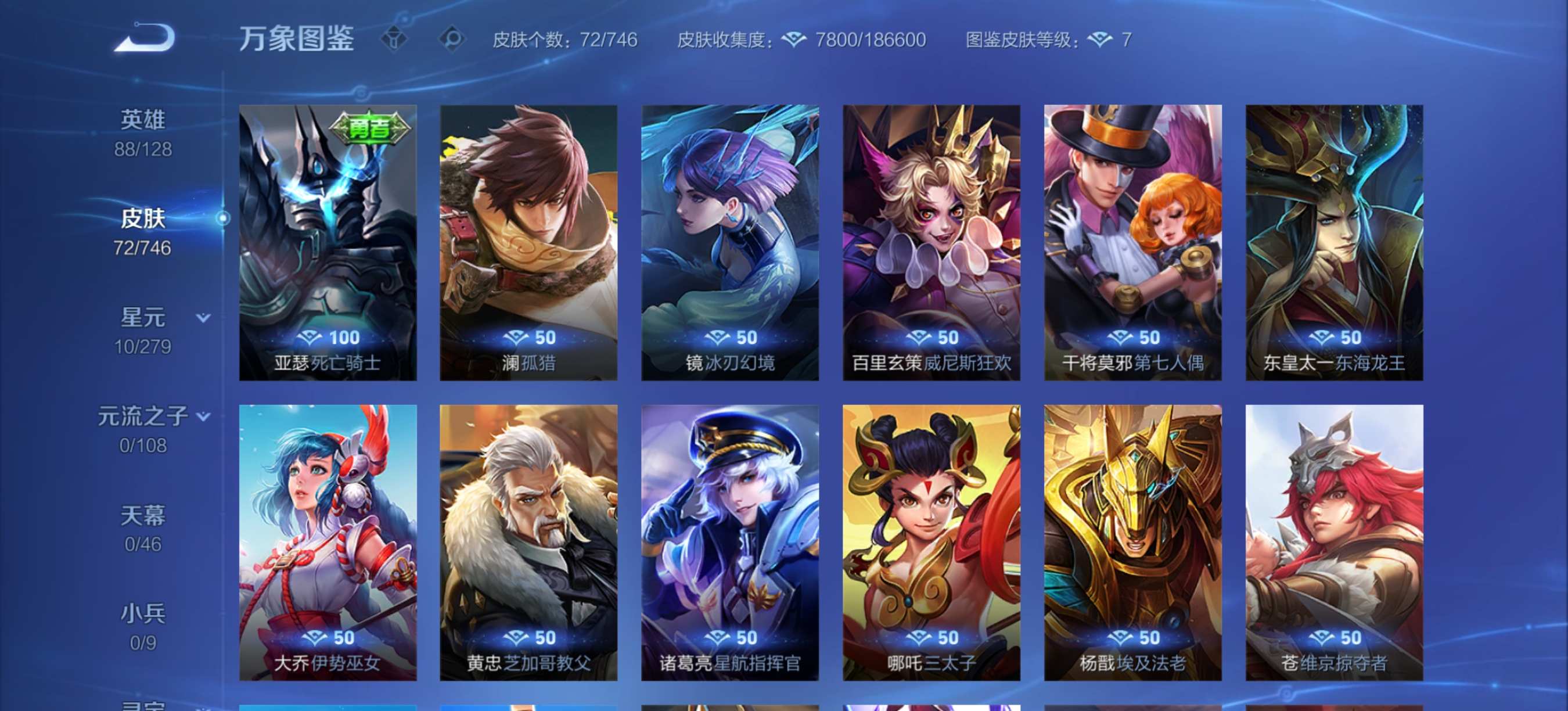
Task: Click the 100 points gem on 亚瑟死亡骑士 card
Action: coord(328,337)
